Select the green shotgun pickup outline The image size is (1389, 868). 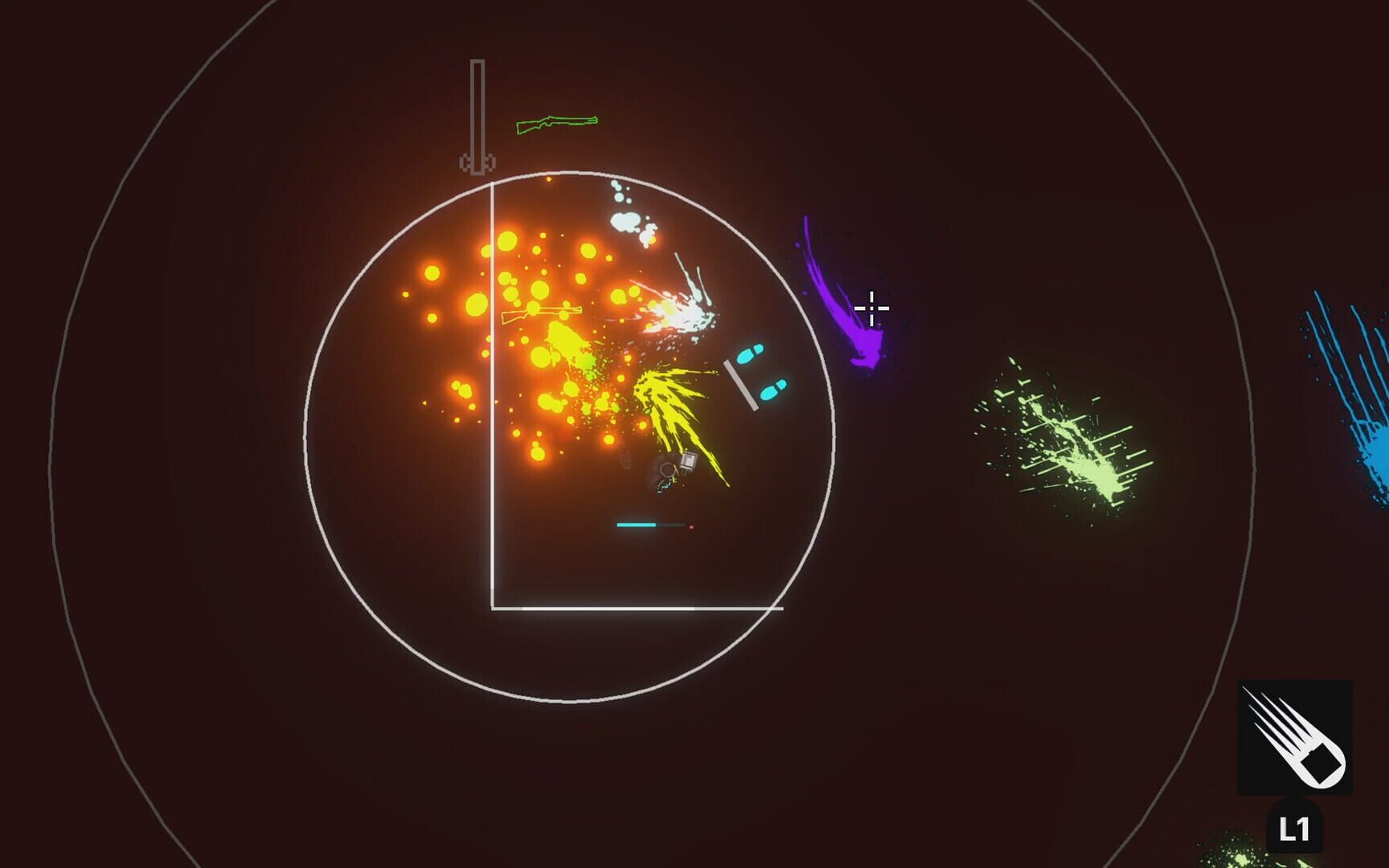click(x=557, y=121)
